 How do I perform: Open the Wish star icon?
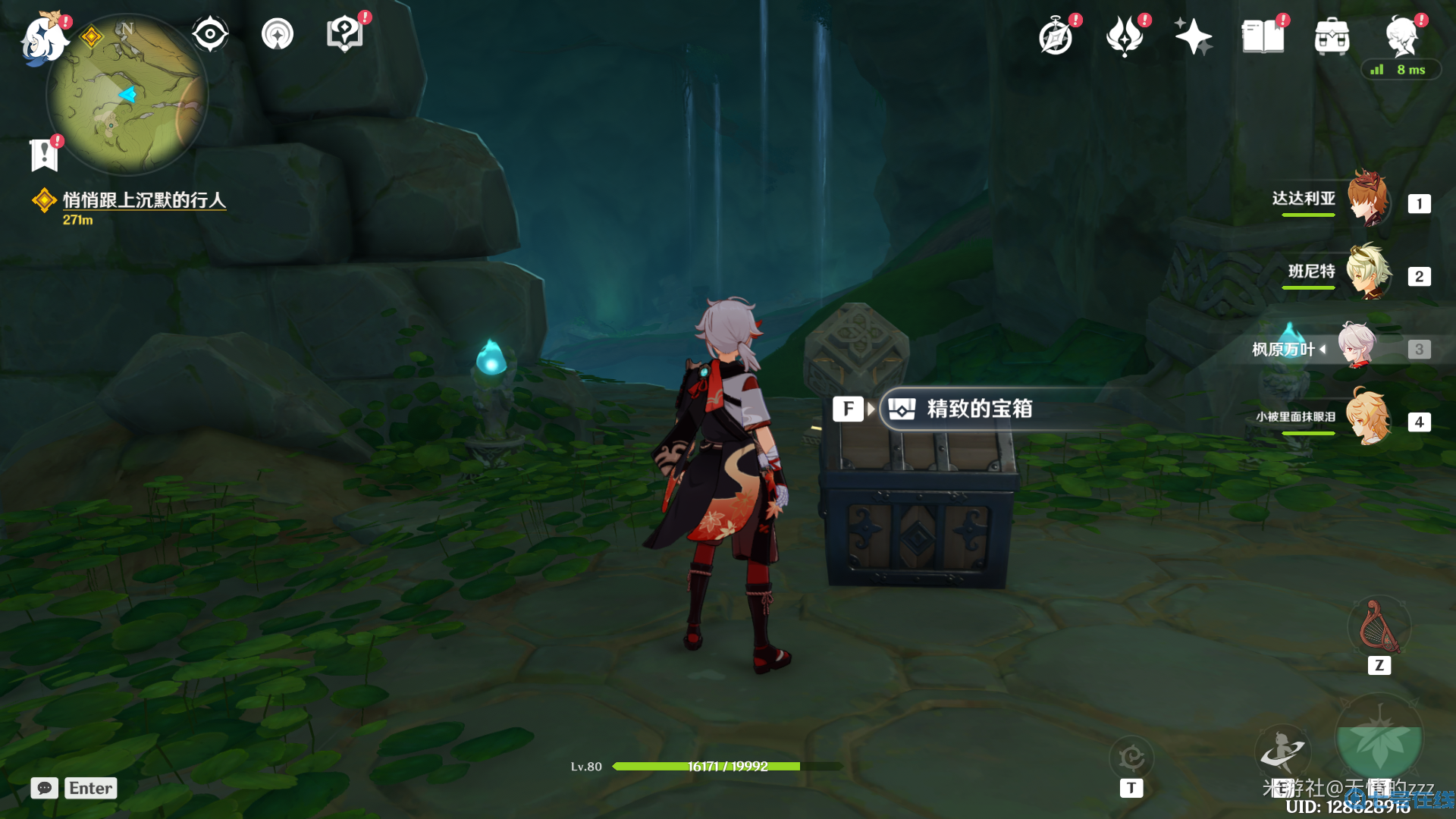click(1193, 36)
